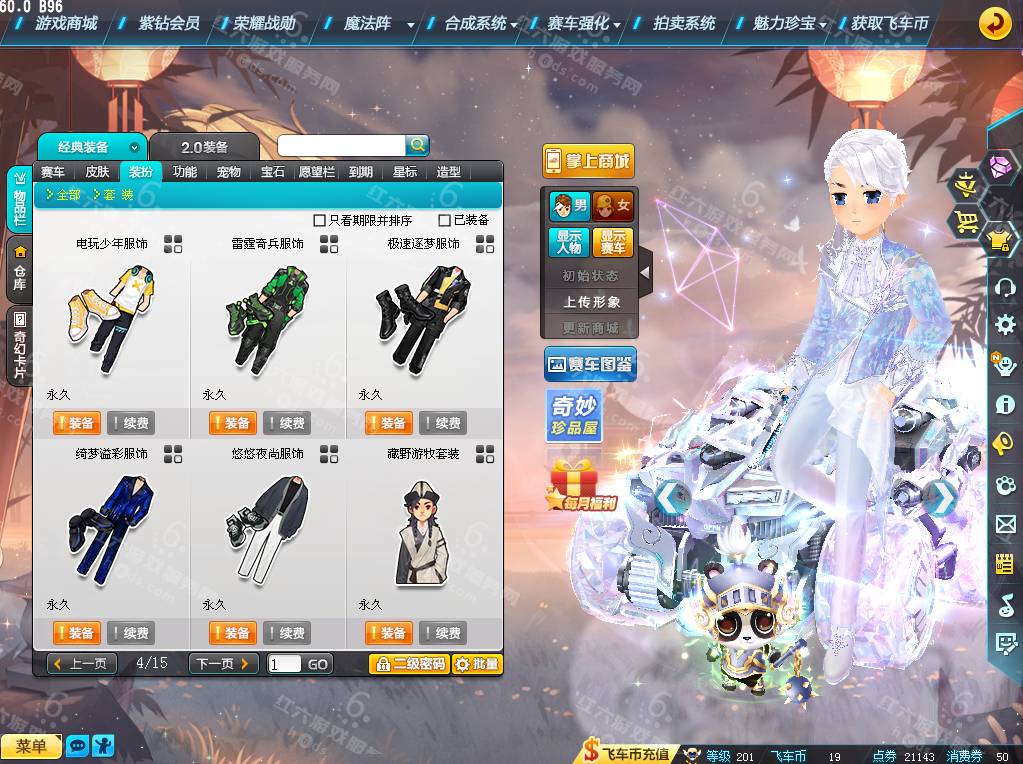Select the 宠物 category tab

(229, 172)
